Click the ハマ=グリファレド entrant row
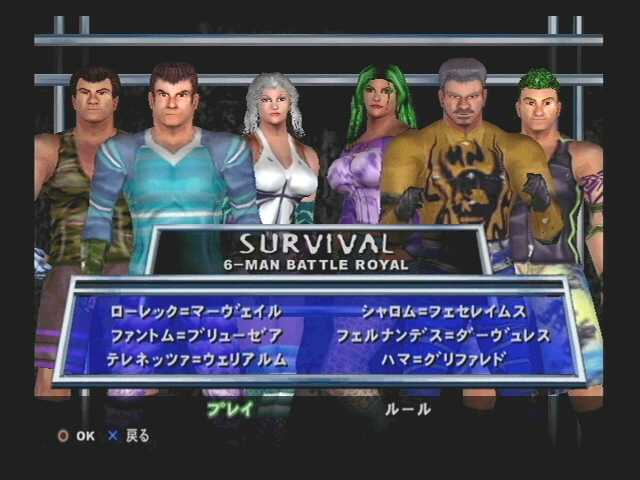The width and height of the screenshot is (640, 480). coord(442,359)
